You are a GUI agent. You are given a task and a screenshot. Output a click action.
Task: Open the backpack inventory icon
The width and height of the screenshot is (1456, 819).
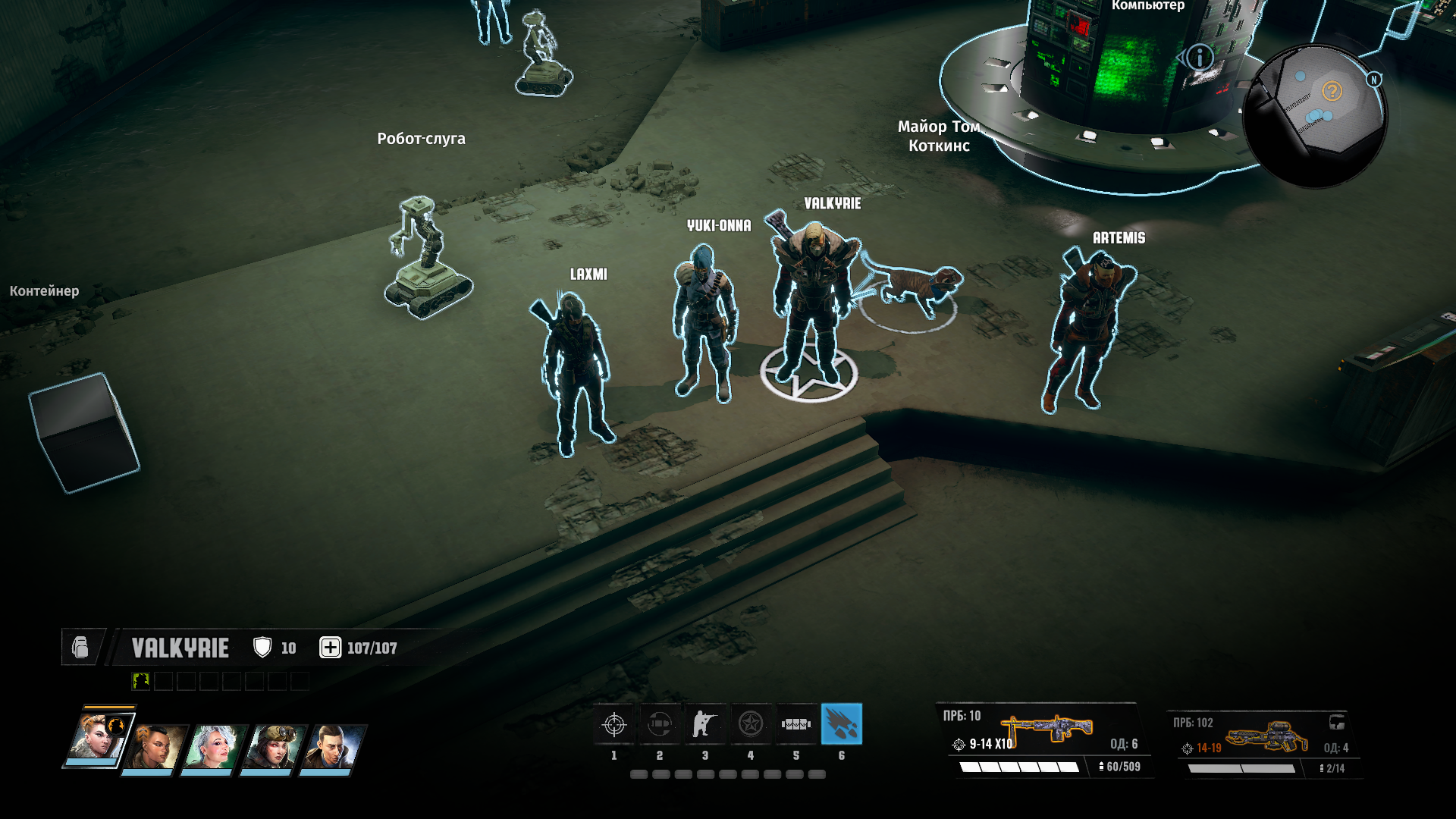tap(80, 648)
